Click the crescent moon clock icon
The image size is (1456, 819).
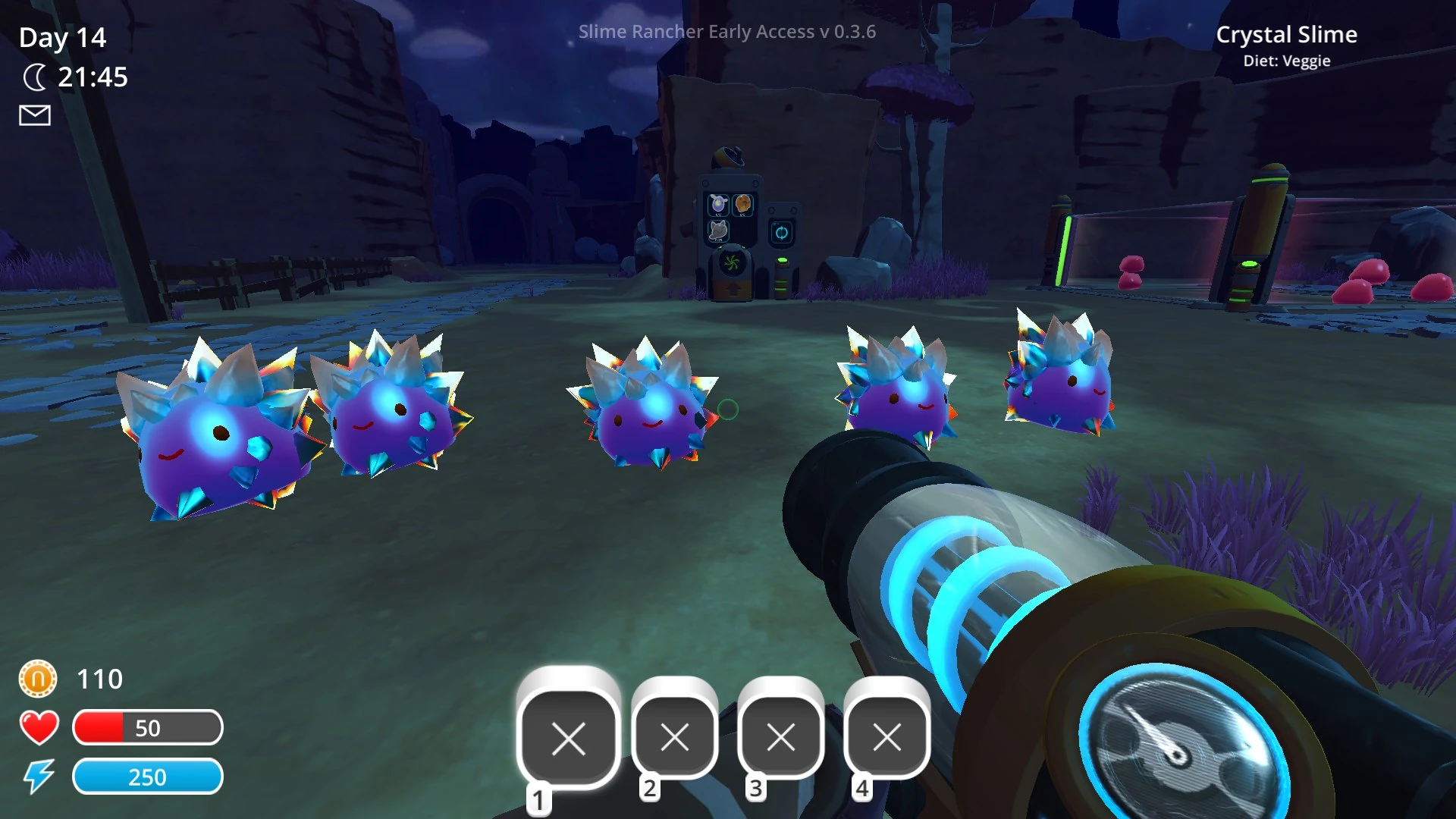pyautogui.click(x=36, y=77)
